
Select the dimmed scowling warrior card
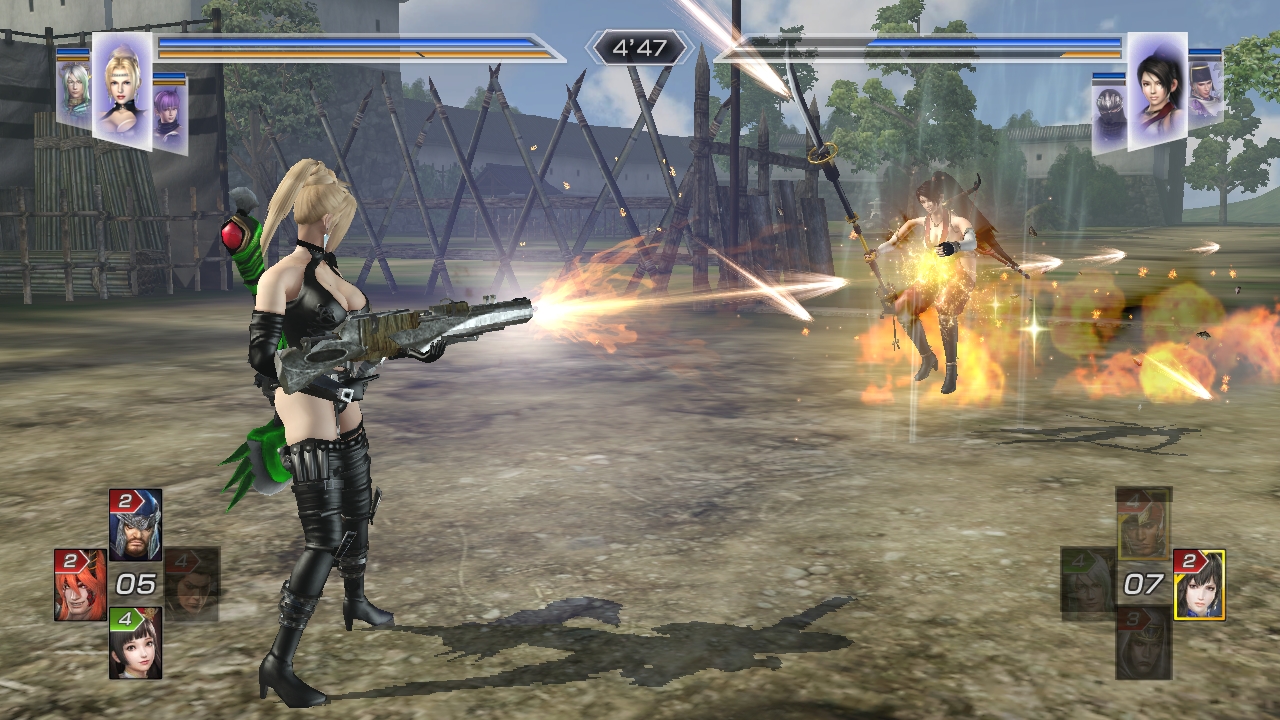pos(192,585)
